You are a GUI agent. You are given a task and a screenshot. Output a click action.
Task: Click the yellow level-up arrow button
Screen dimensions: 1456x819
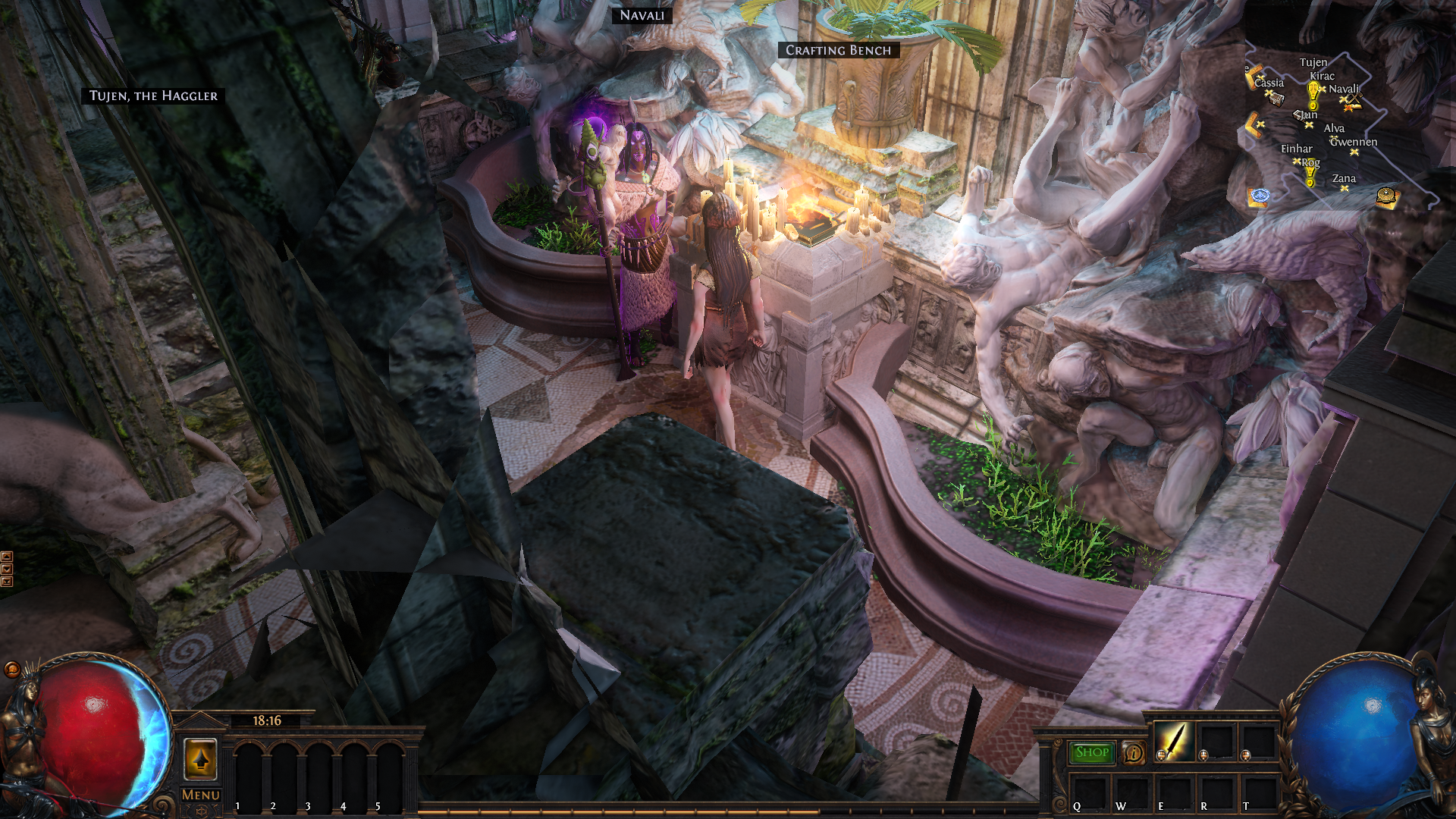click(200, 759)
